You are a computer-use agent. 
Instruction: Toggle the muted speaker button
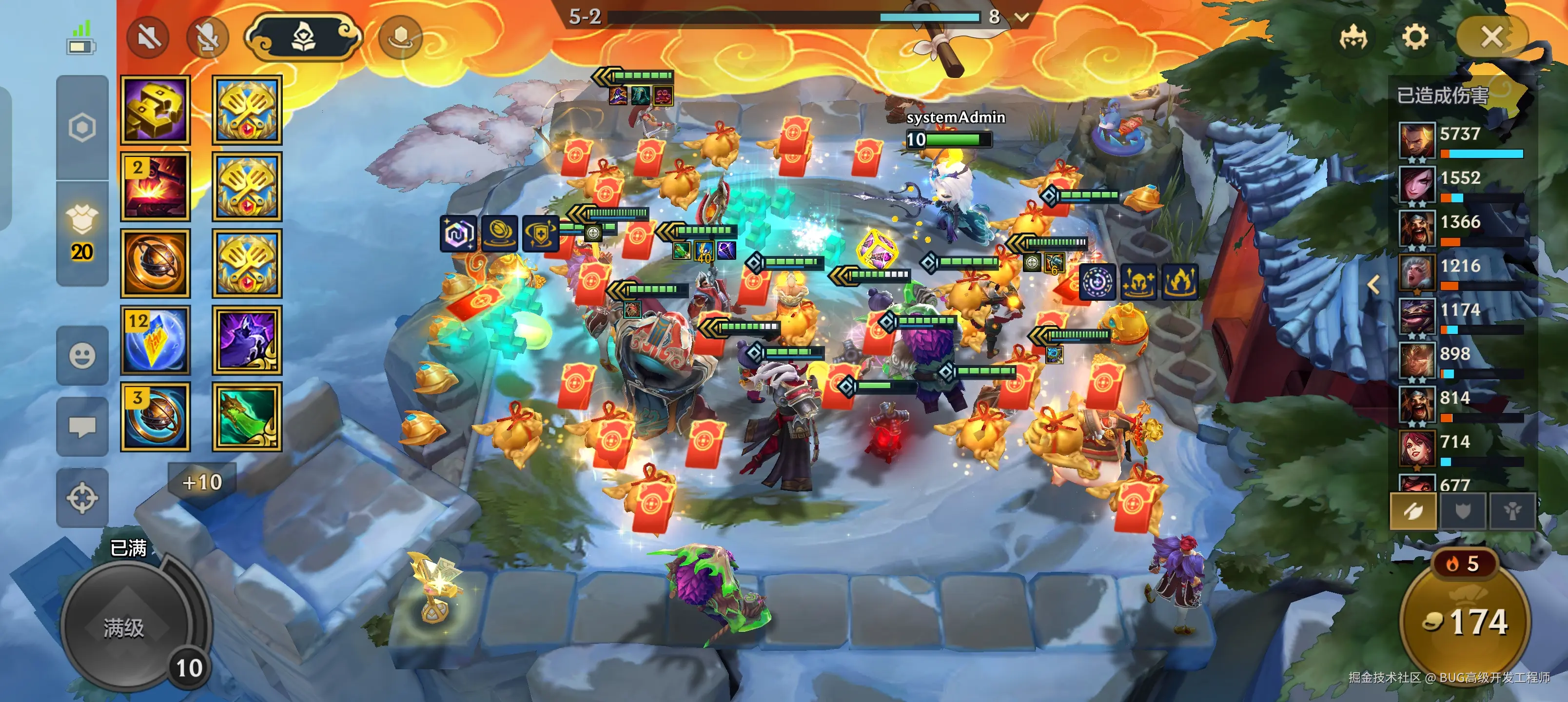pos(148,38)
